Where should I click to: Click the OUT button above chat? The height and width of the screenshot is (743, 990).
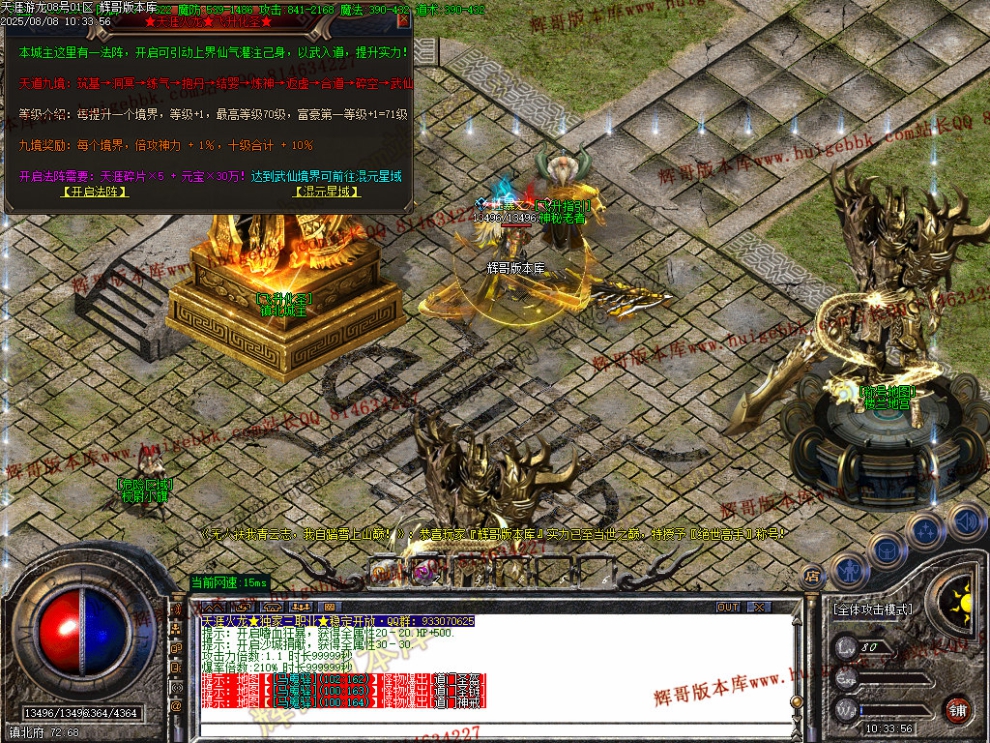click(x=728, y=607)
